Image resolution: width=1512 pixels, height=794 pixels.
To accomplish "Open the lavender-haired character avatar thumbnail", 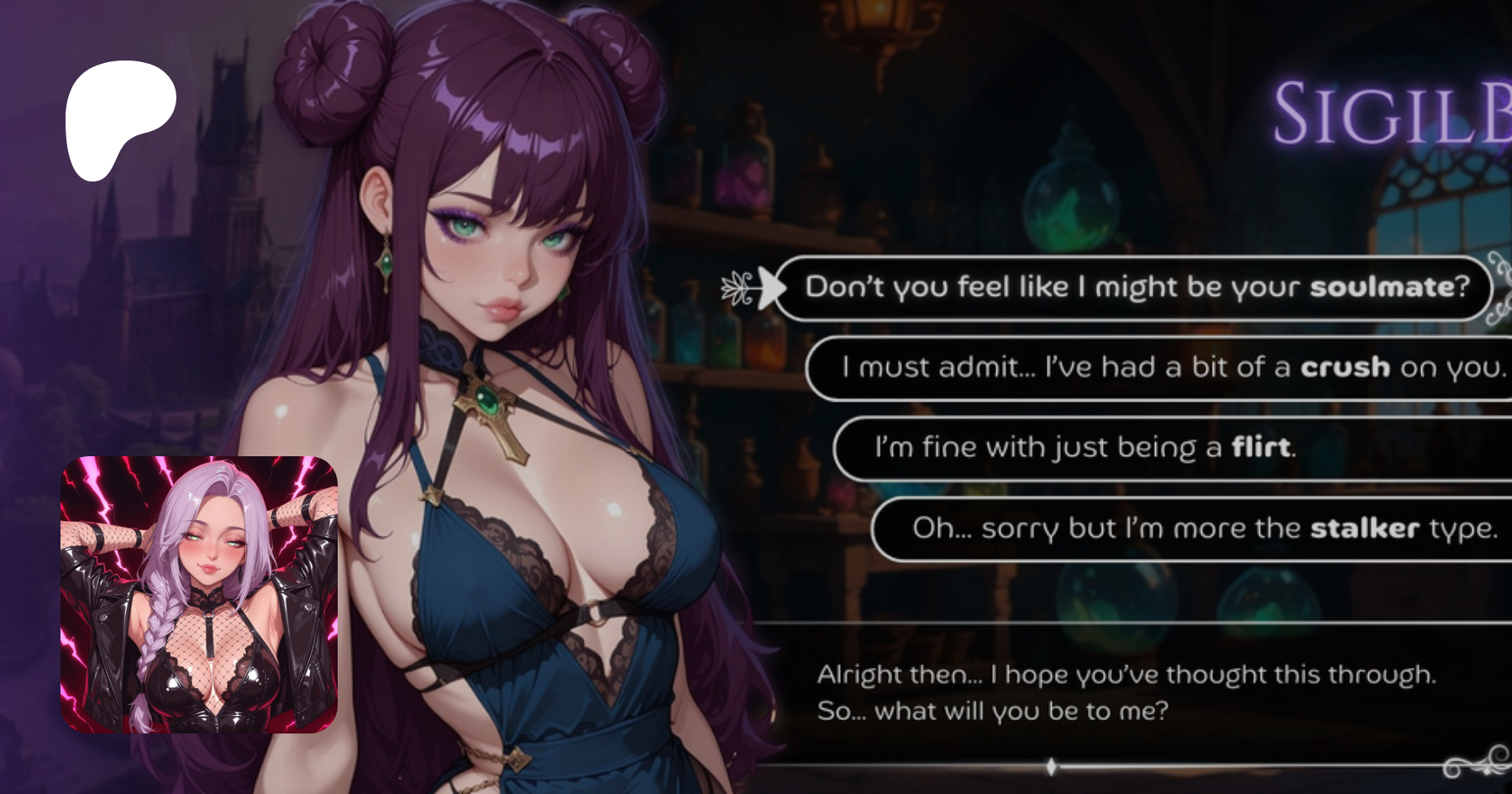I will point(199,595).
